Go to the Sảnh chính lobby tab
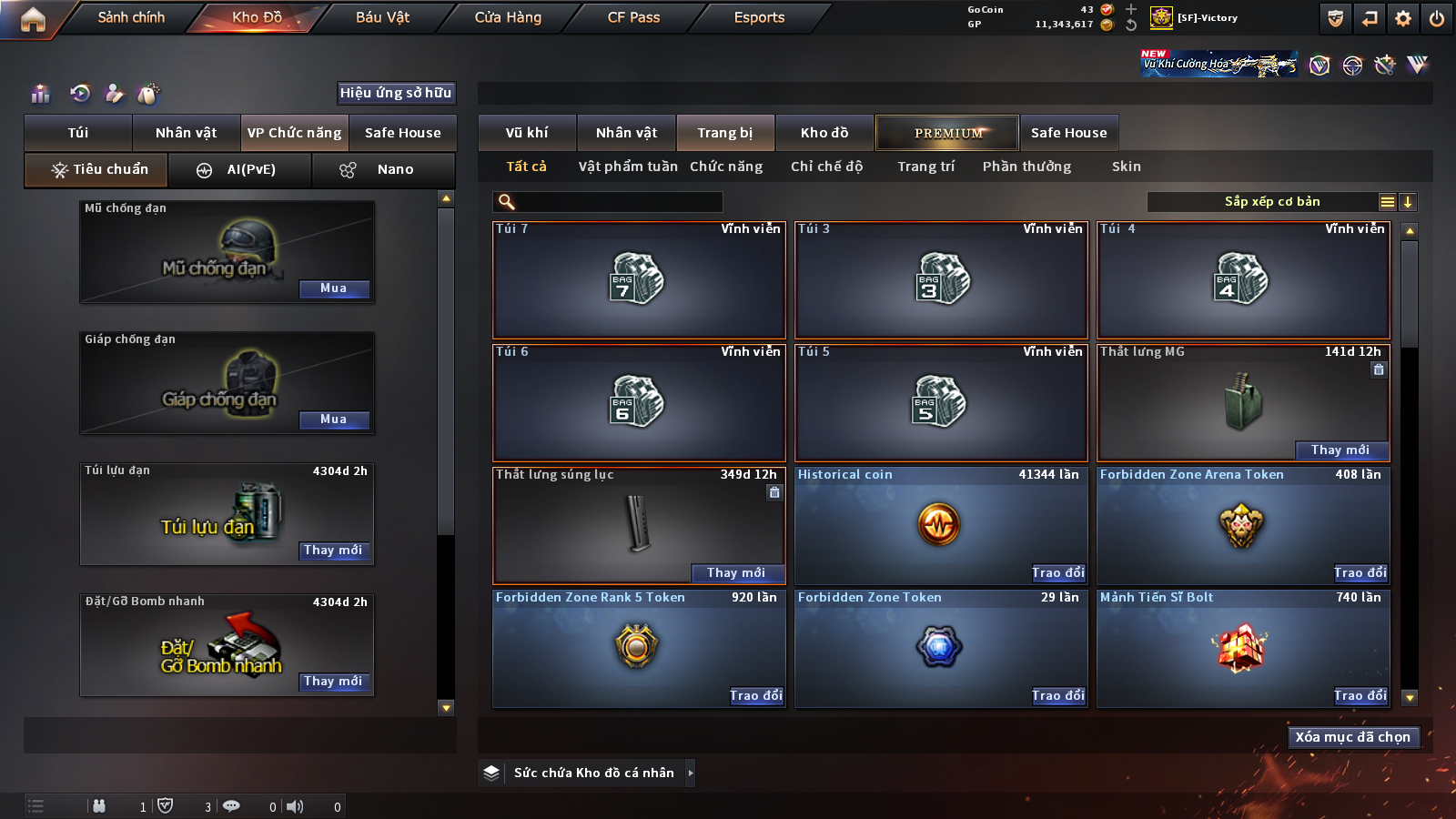This screenshot has height=819, width=1456. [131, 17]
